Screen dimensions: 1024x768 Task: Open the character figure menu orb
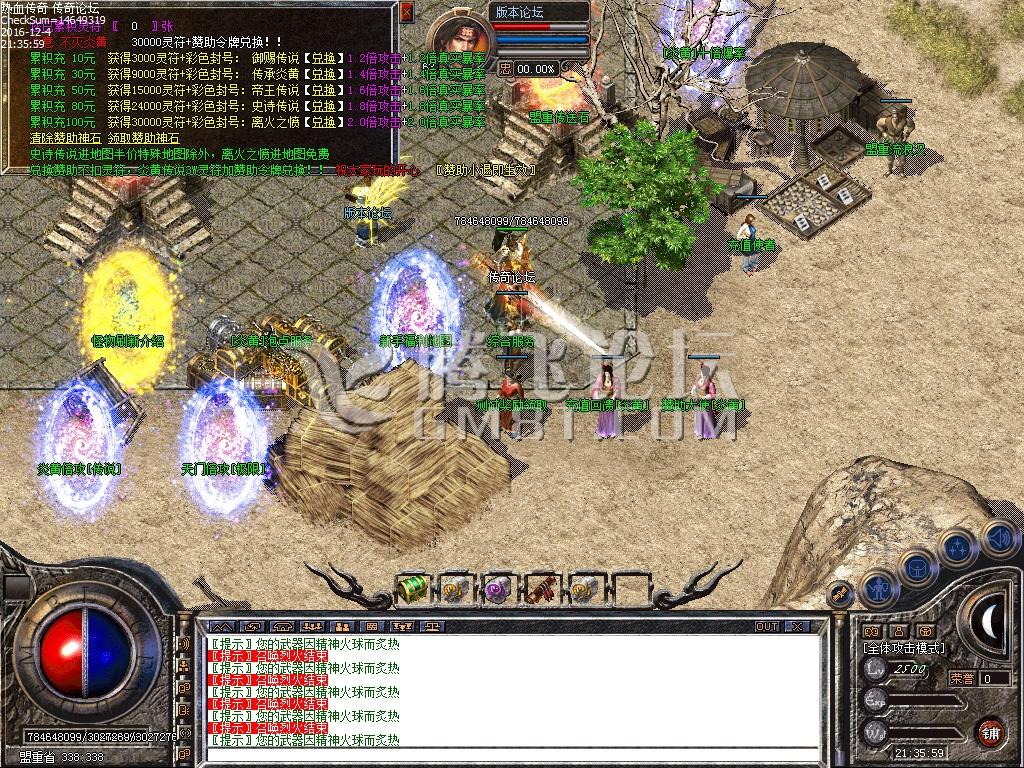(x=877, y=588)
